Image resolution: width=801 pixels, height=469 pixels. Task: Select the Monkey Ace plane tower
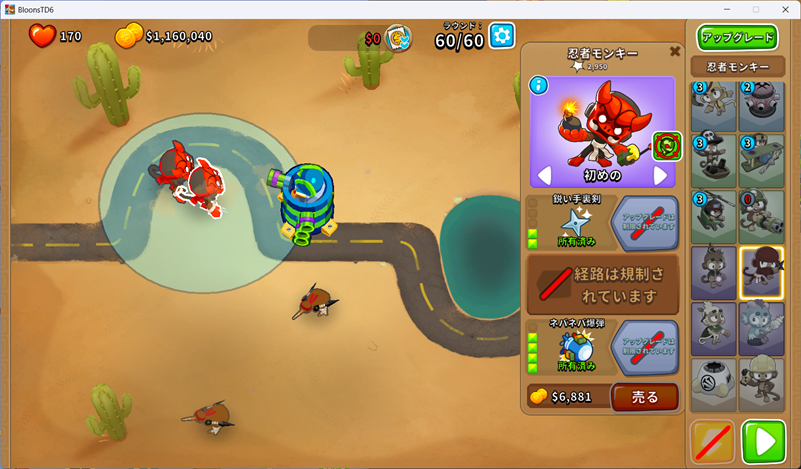(761, 160)
